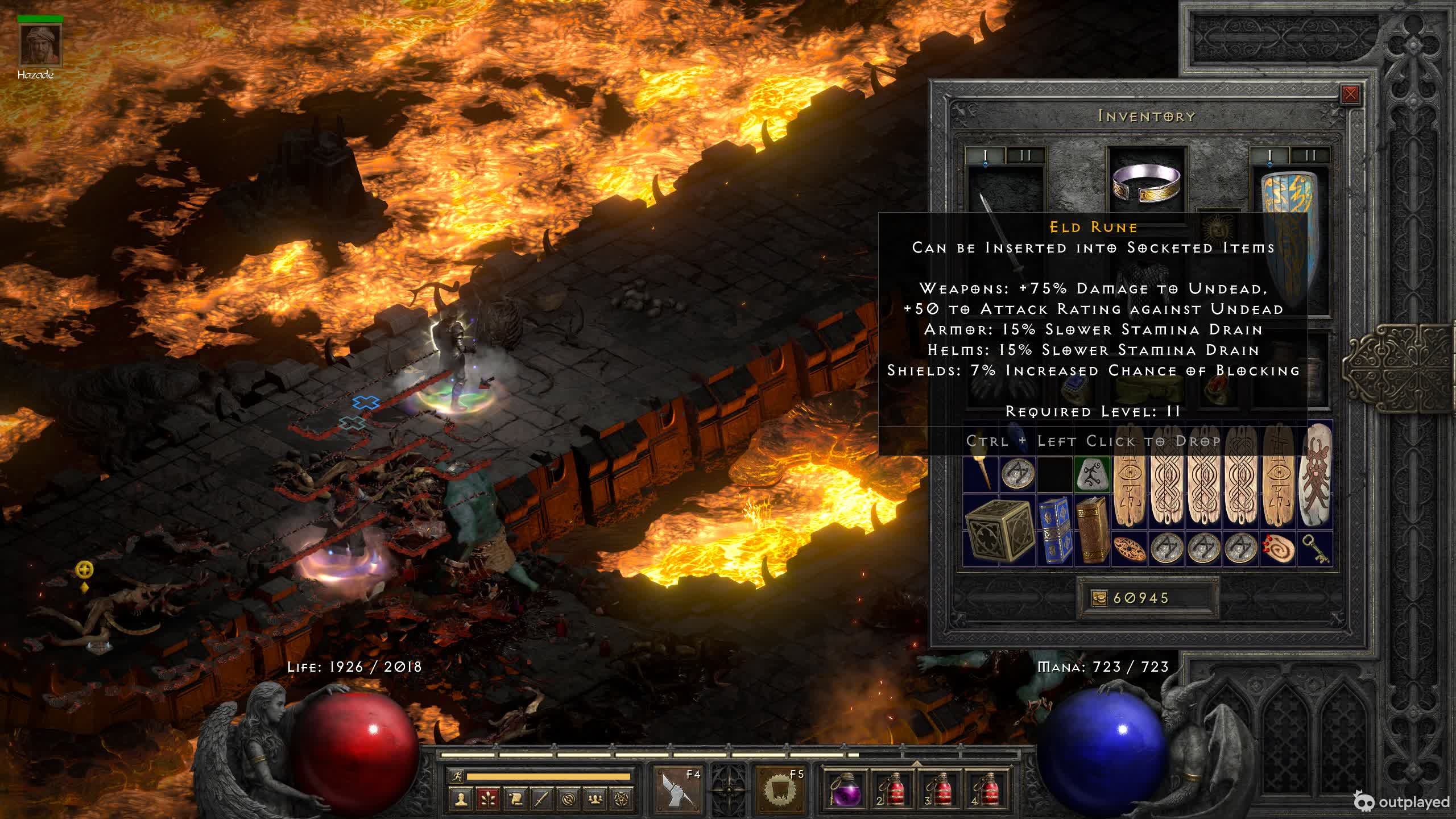Select the white charm with red face
This screenshot has width=1456, height=819.
(1315, 475)
